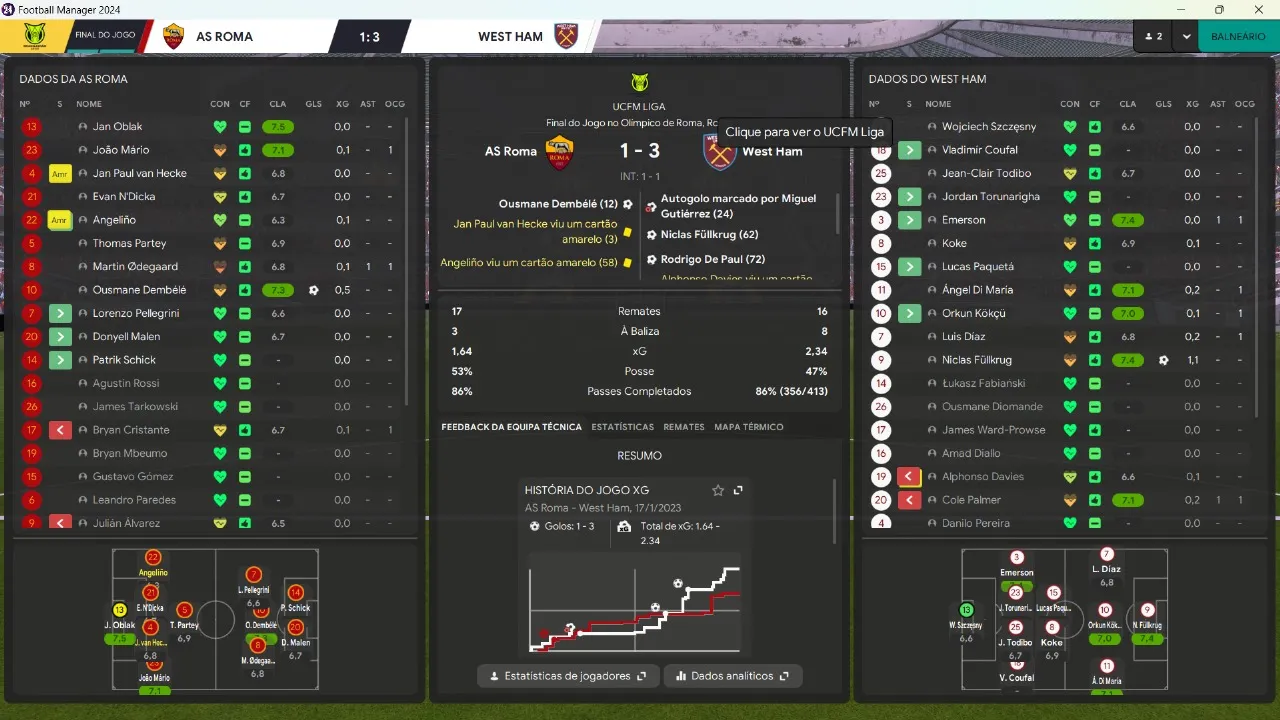Favorite the História do Jogo xG panel
Screen dimensions: 1280x720
point(717,491)
